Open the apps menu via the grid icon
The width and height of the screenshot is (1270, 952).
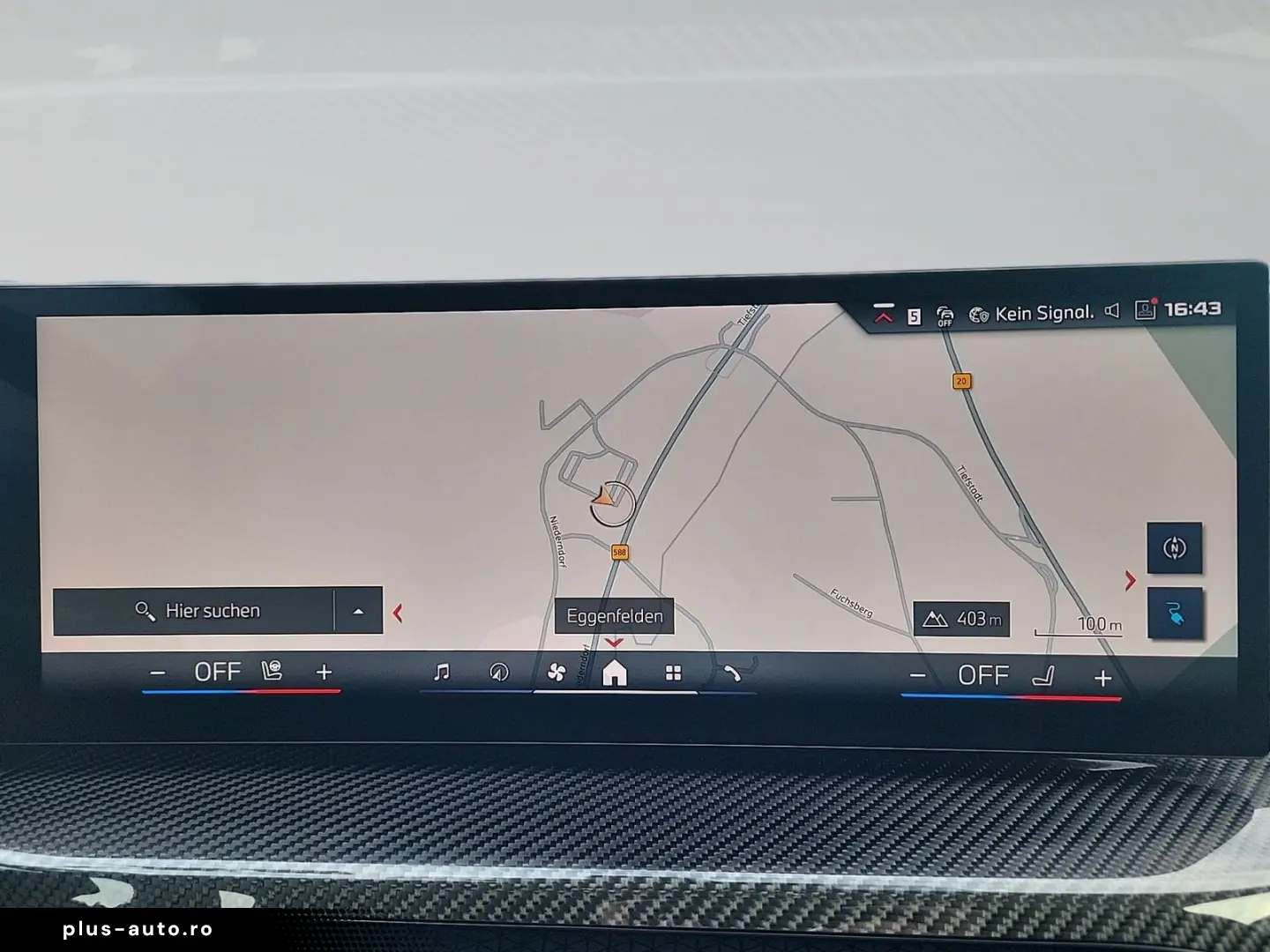point(674,673)
